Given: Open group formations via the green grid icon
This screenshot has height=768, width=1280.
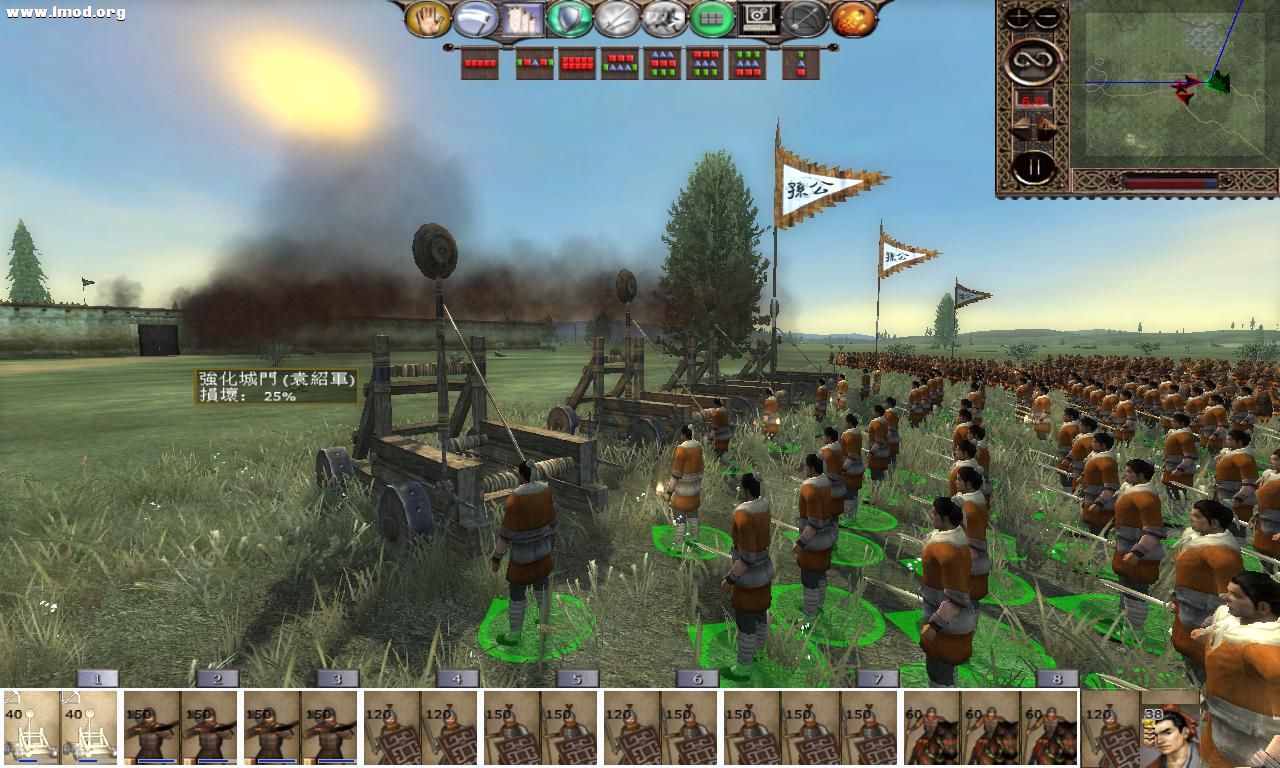Looking at the screenshot, I should coord(716,19).
